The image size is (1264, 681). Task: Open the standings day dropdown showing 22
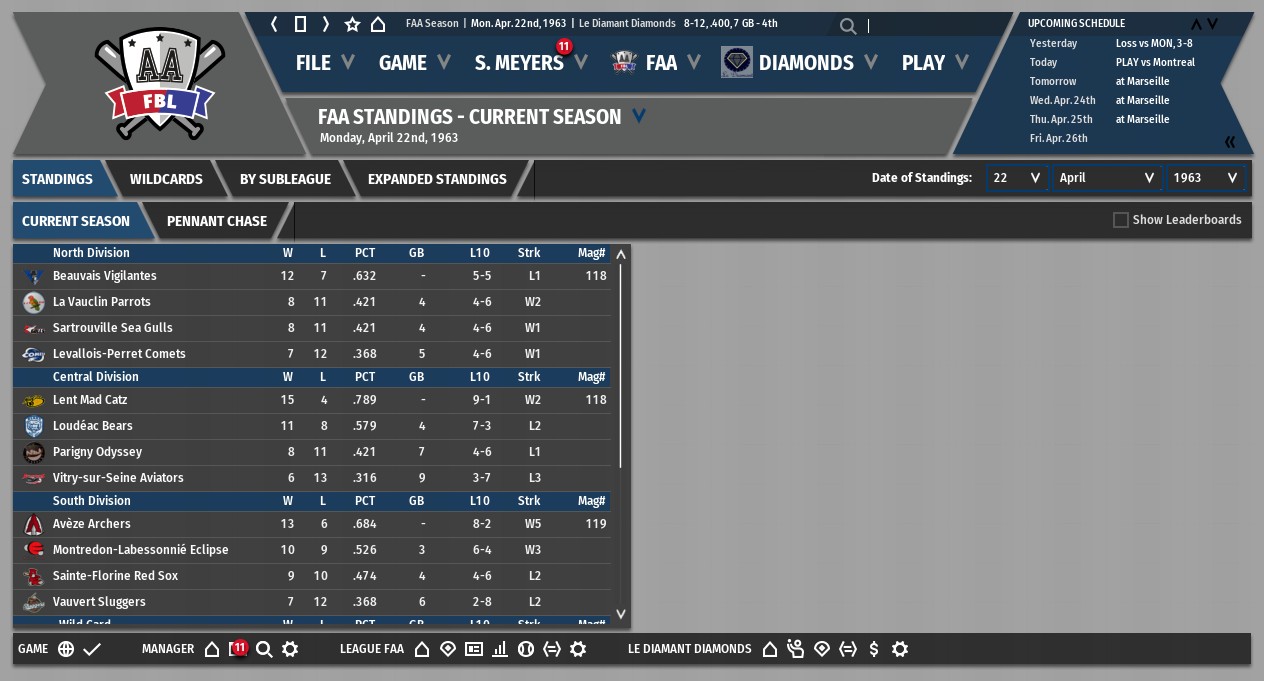(1016, 178)
